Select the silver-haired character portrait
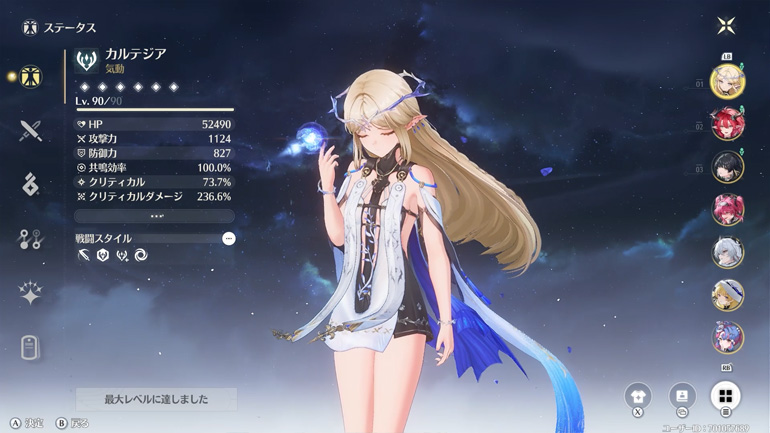 [x=727, y=252]
